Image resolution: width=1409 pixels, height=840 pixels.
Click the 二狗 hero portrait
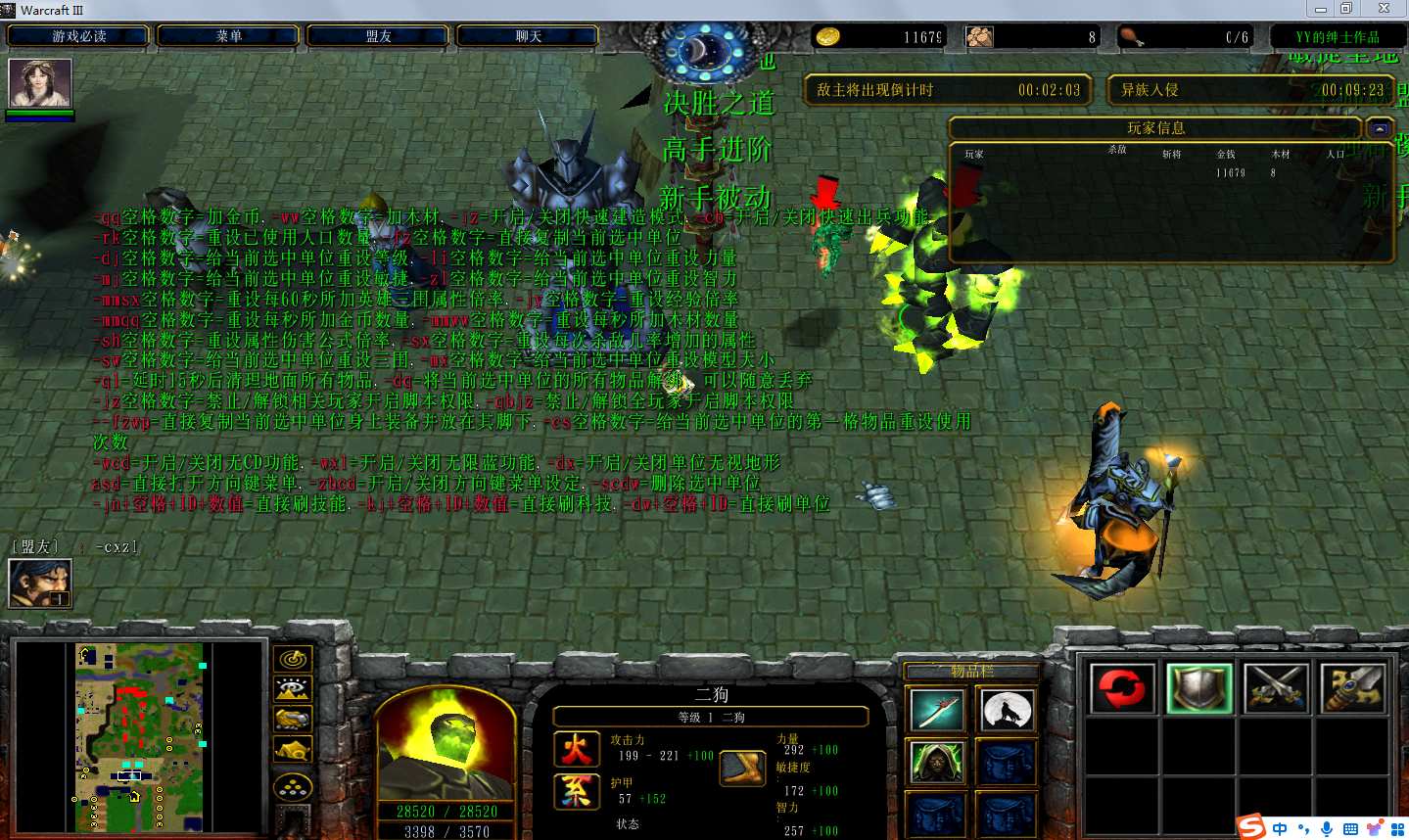pos(446,744)
